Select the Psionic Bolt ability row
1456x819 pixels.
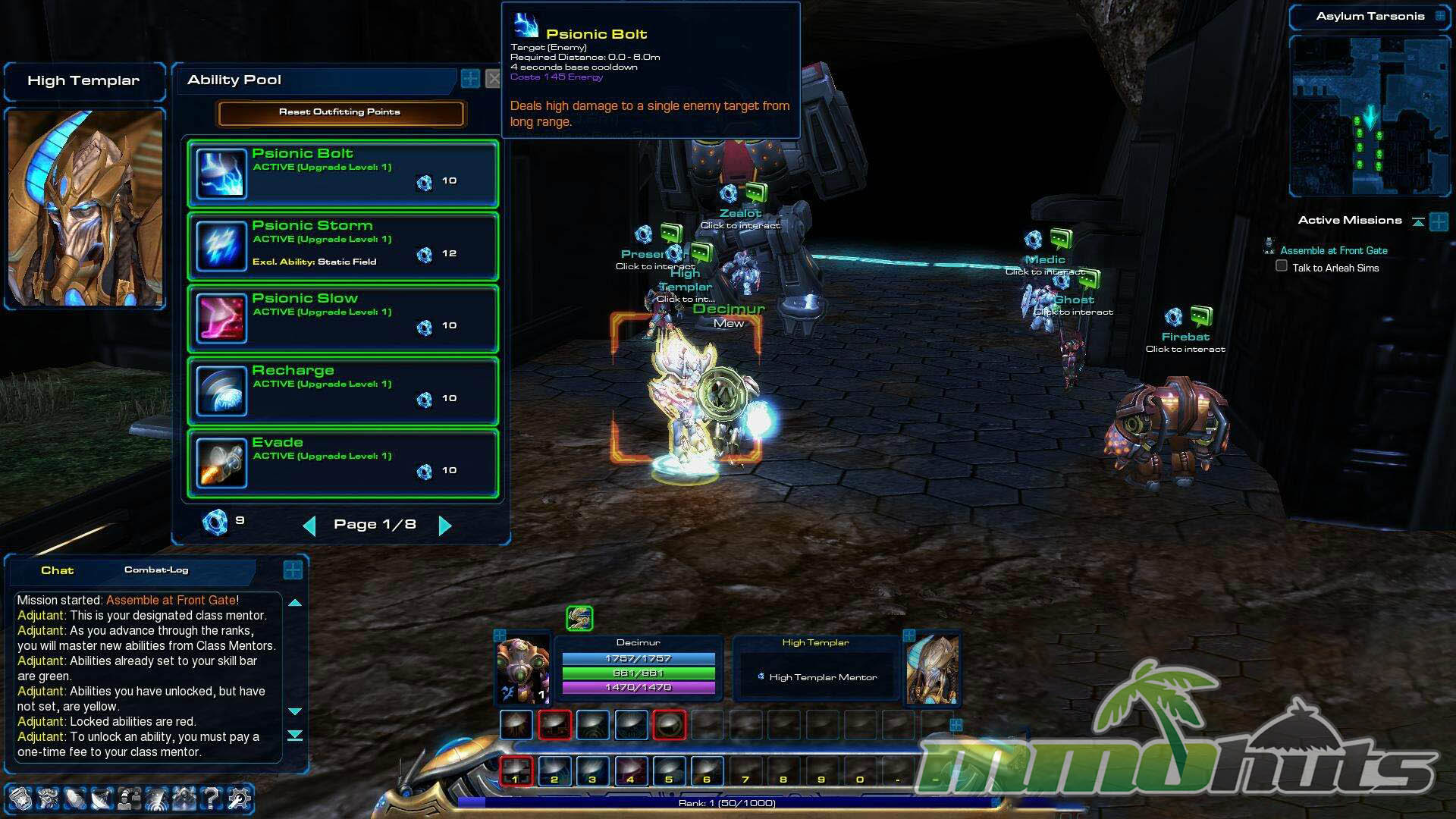pyautogui.click(x=343, y=174)
